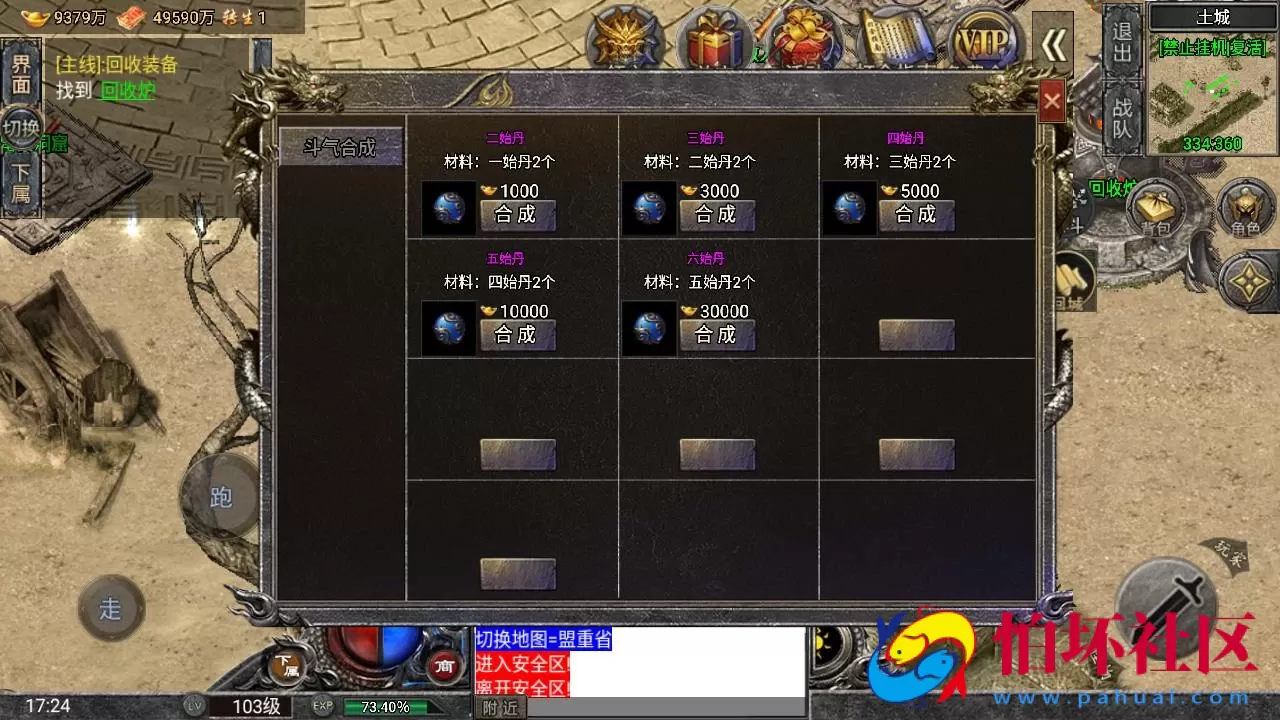Toggle walk mode with the 走 button
The image size is (1280, 720).
(110, 607)
